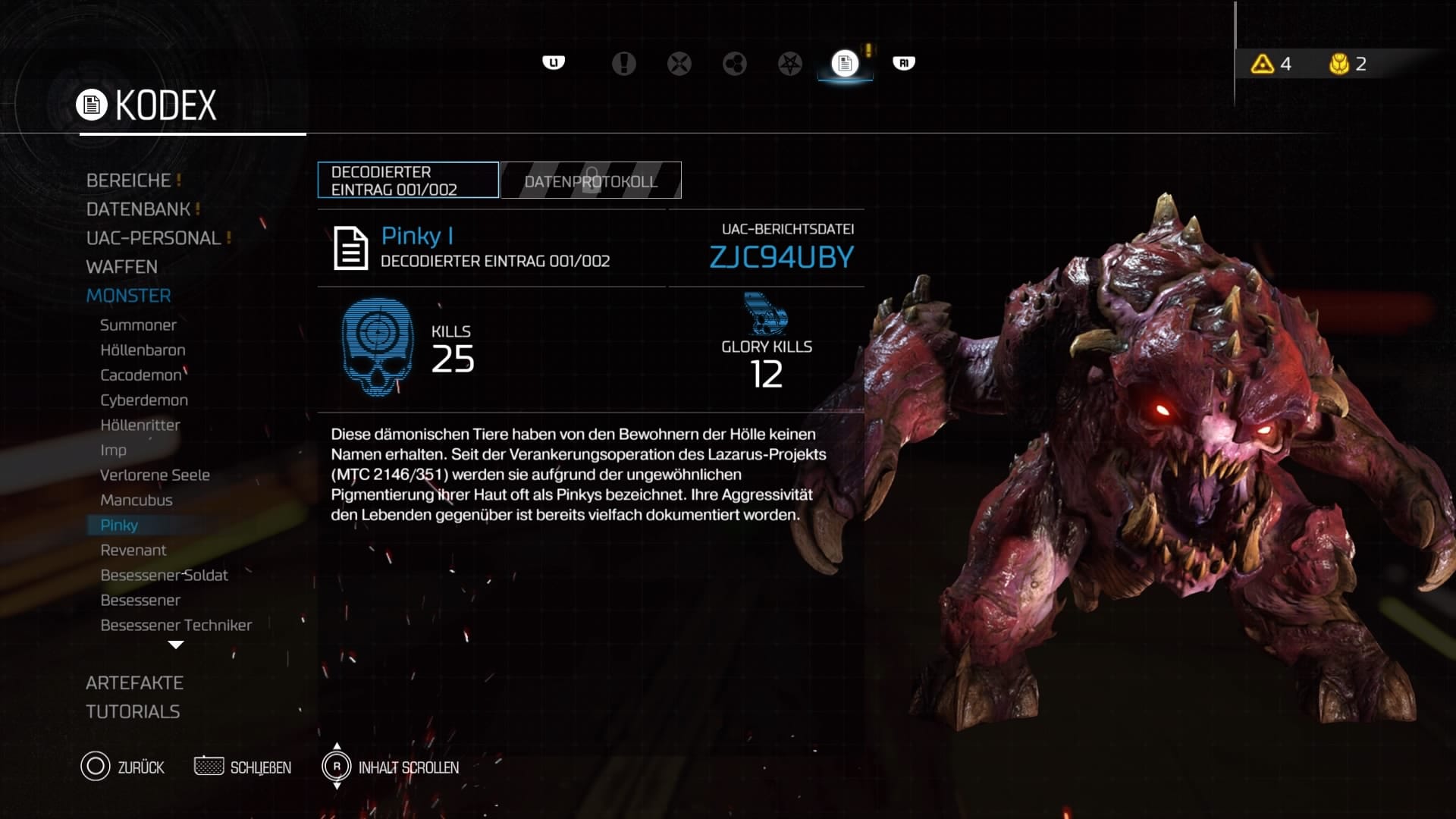Open the ARTEFAKTE category

(x=134, y=683)
